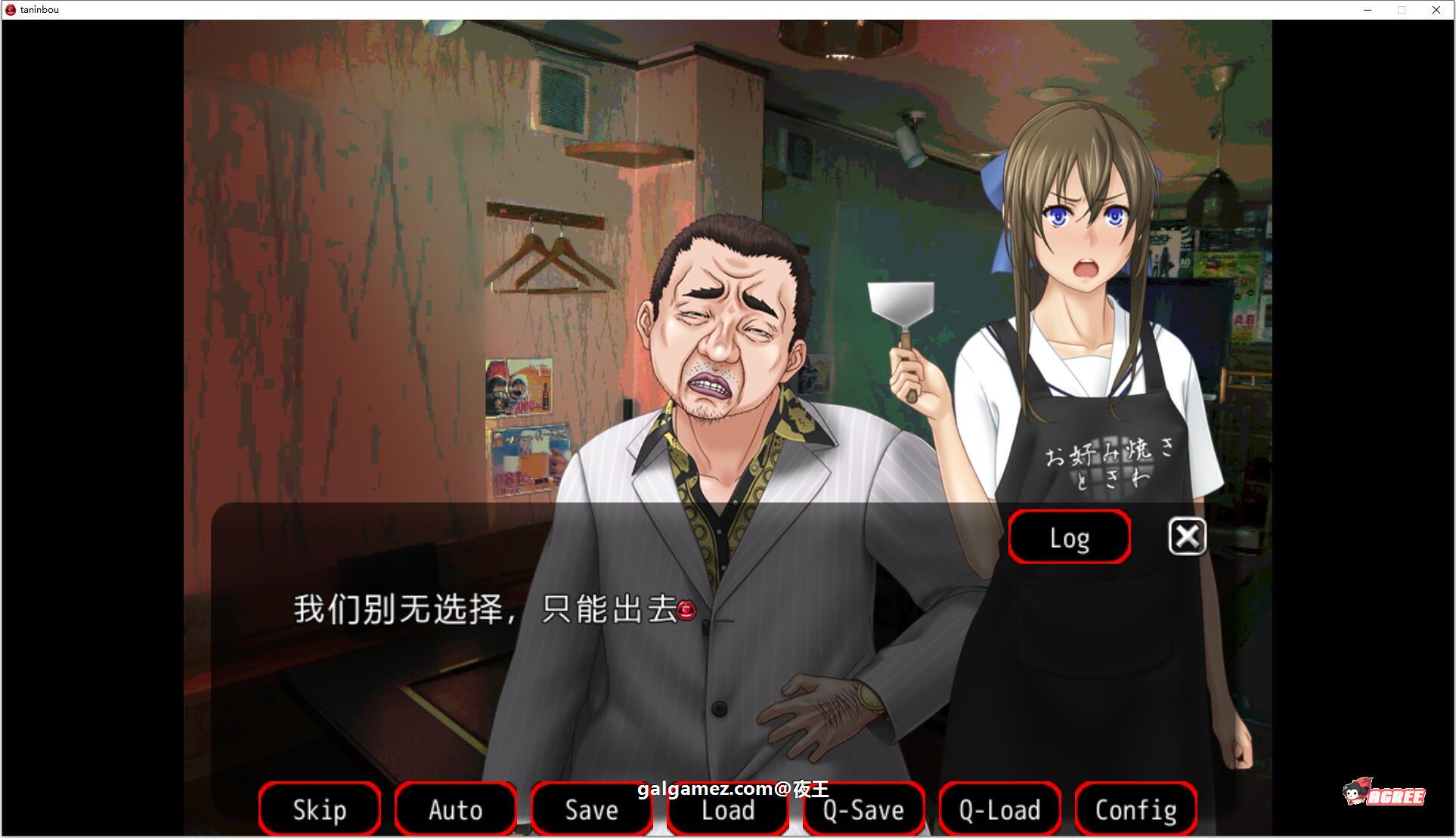
Task: Perform a quick save with Q-Save
Action: coord(863,809)
